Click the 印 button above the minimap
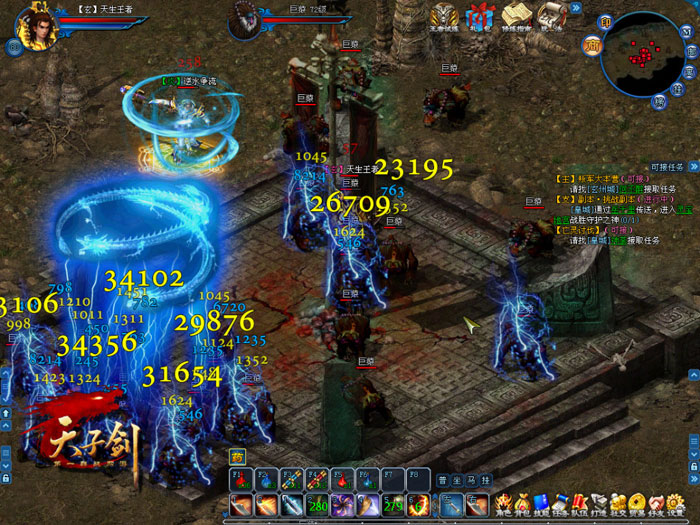 603,22
